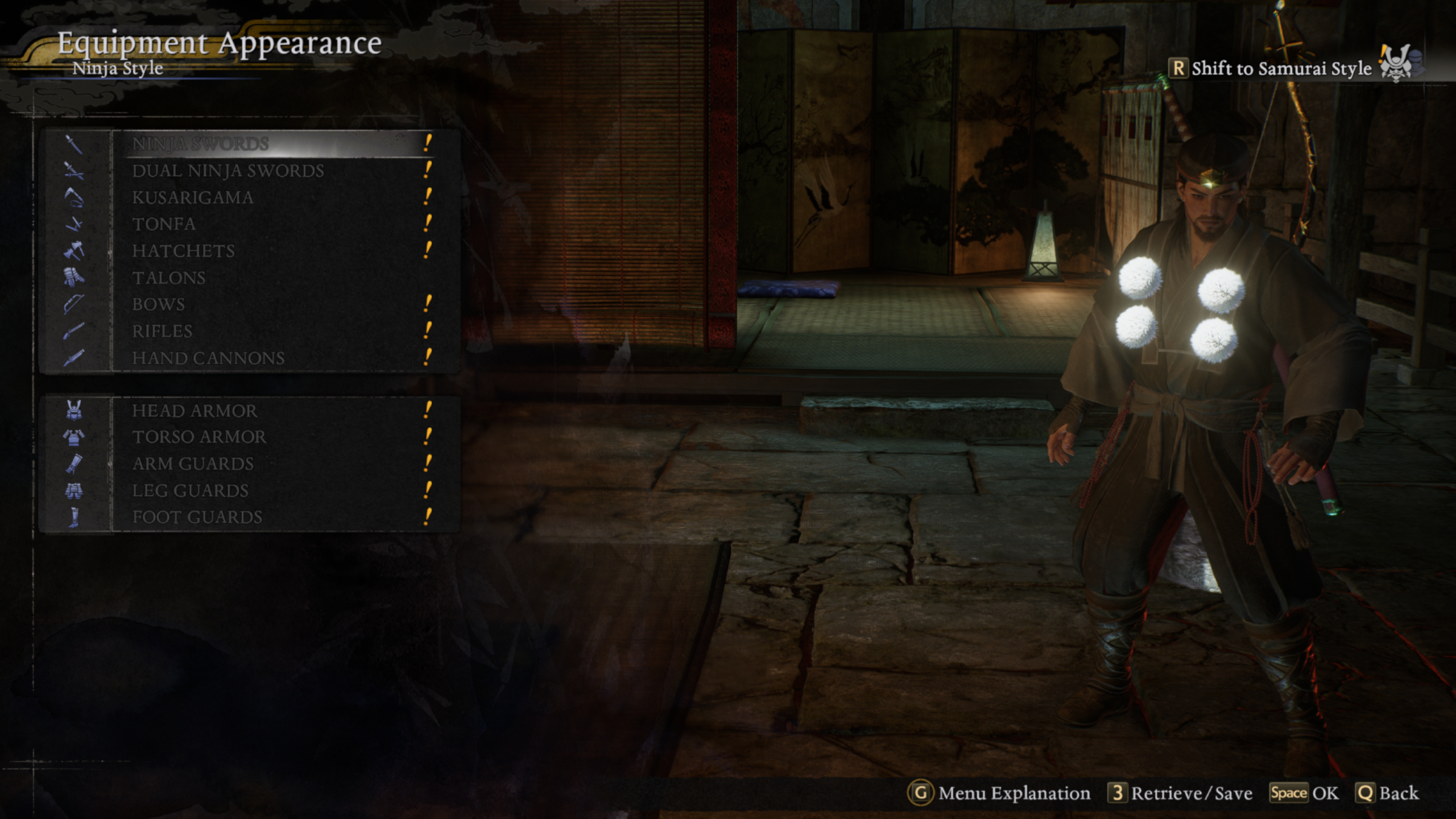The width and height of the screenshot is (1456, 819).
Task: Select the Foot Guards boot icon
Action: [x=74, y=518]
